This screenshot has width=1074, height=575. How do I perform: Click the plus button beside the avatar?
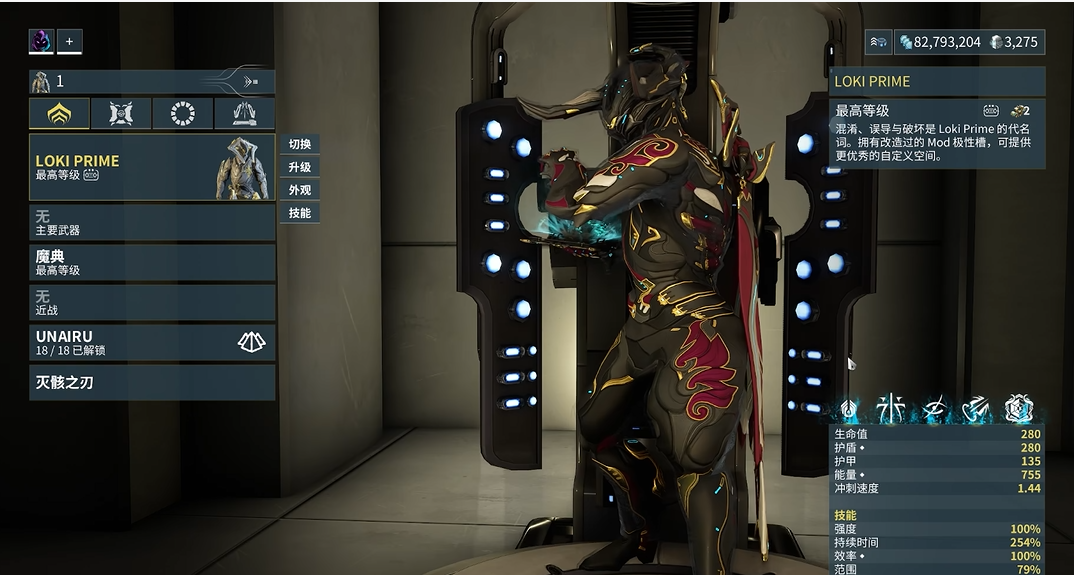click(x=69, y=41)
